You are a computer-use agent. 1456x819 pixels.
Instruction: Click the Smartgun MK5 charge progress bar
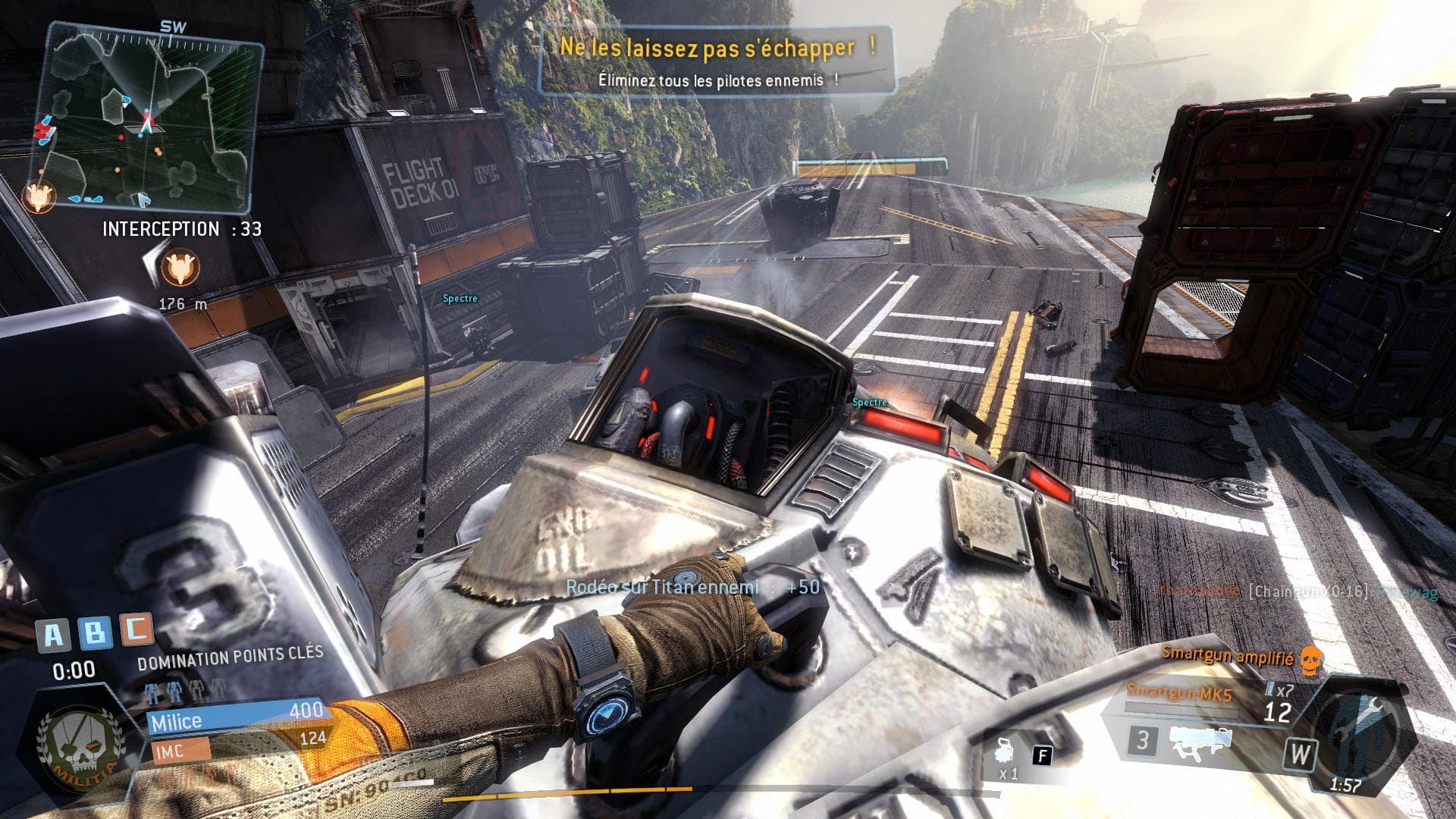point(1183,709)
